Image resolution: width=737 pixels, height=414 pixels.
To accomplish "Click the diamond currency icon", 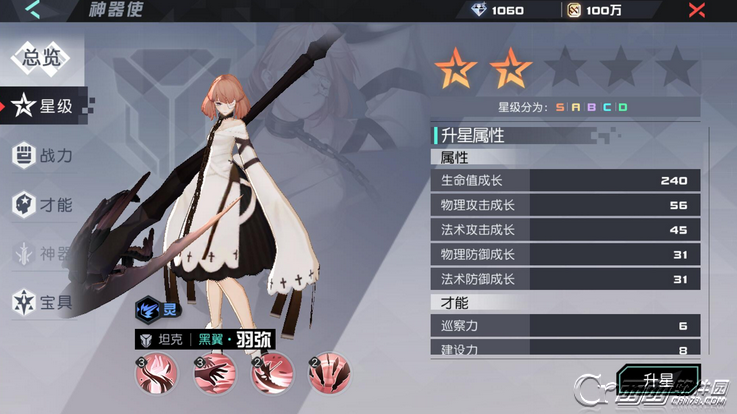I will click(480, 11).
